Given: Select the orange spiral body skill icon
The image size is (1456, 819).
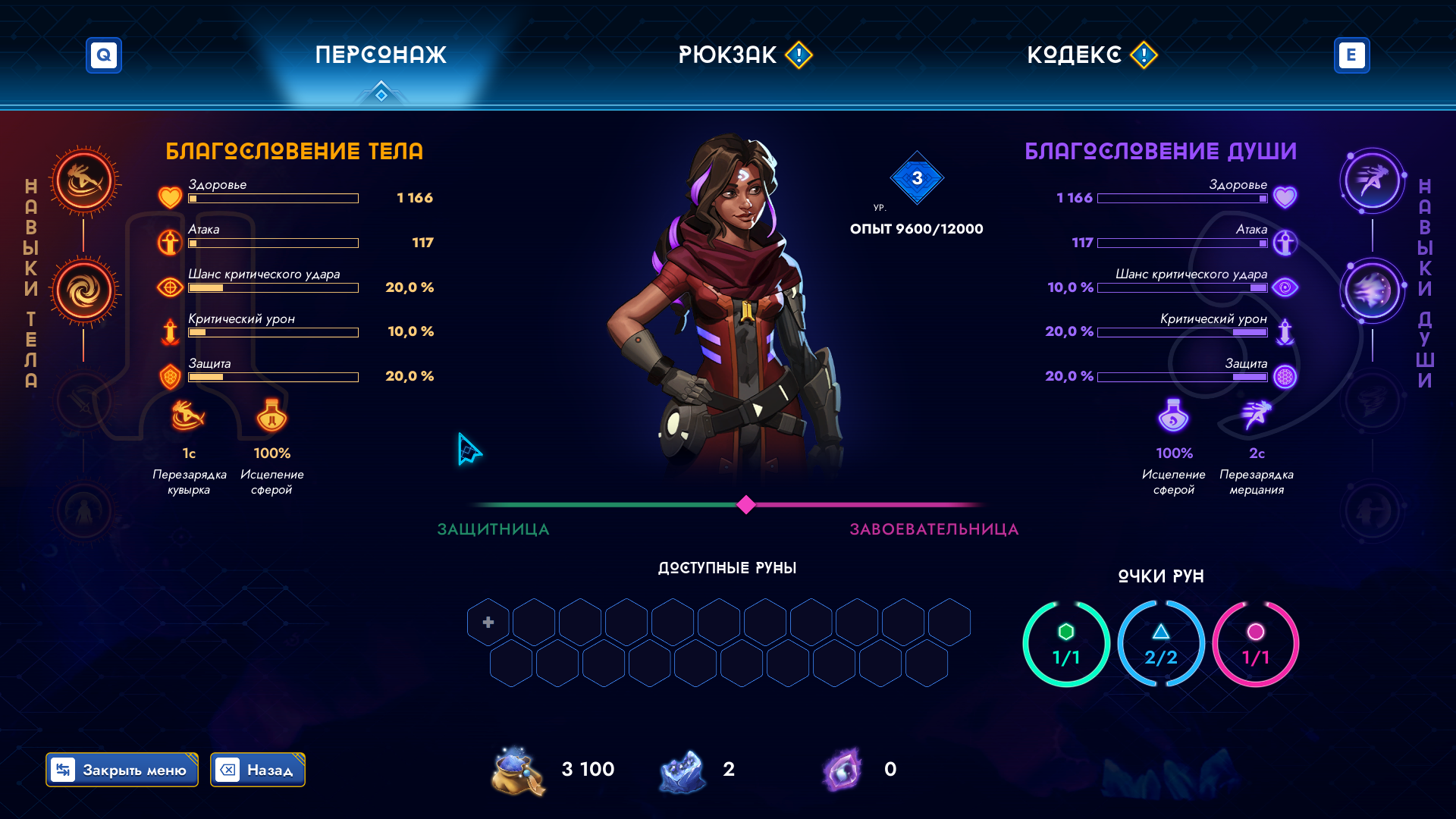Looking at the screenshot, I should [x=84, y=291].
